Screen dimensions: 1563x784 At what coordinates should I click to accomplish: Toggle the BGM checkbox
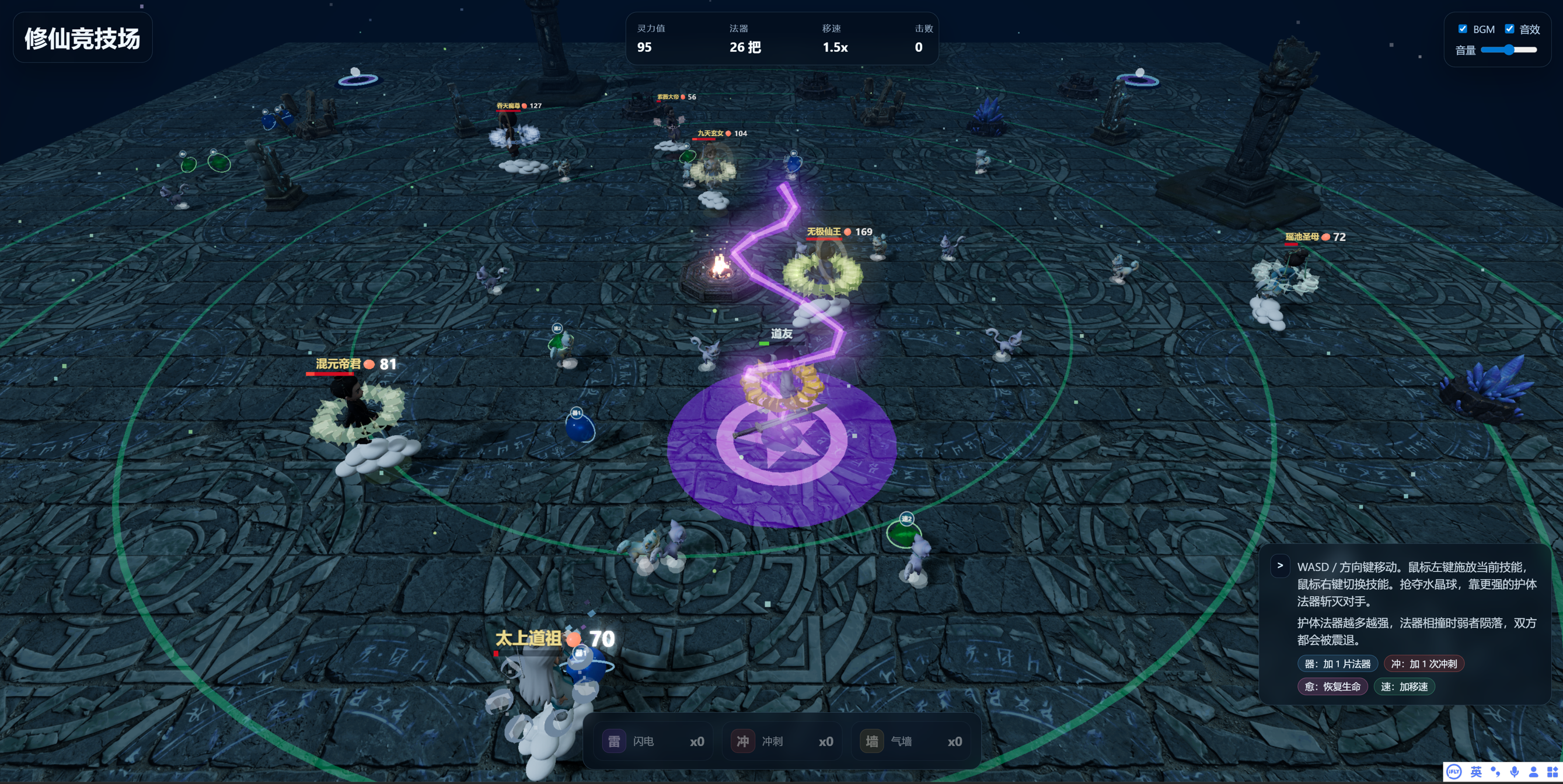point(1462,29)
